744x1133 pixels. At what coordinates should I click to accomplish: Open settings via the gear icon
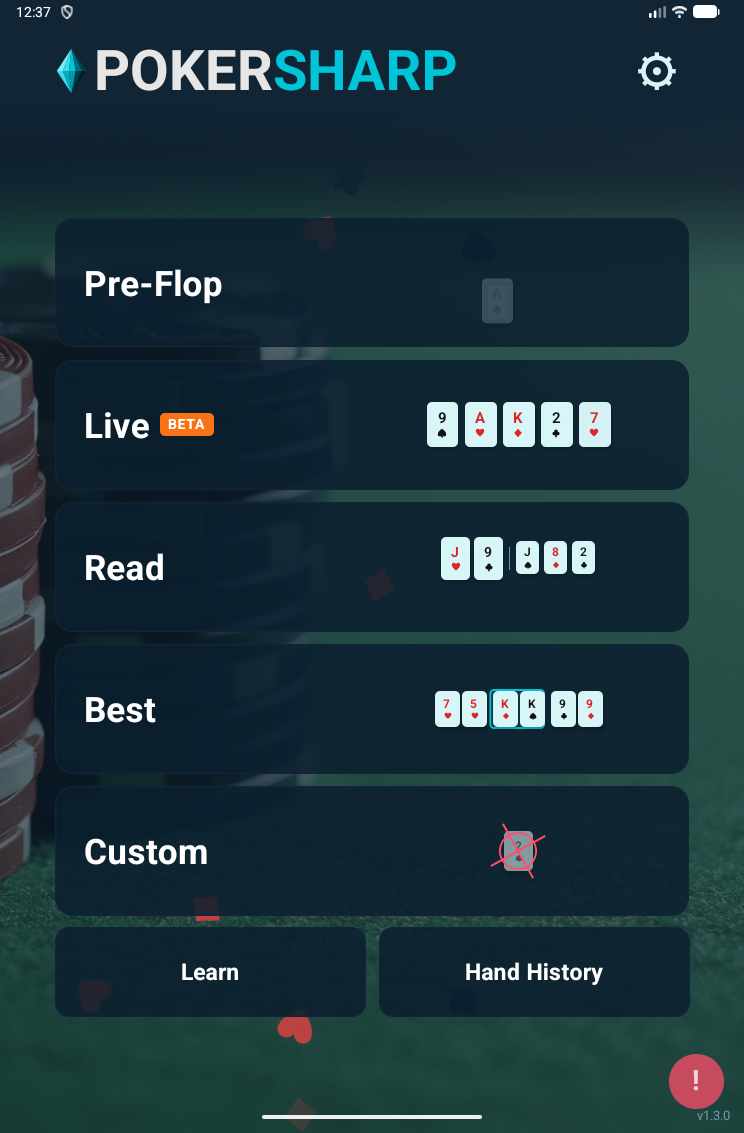click(657, 71)
